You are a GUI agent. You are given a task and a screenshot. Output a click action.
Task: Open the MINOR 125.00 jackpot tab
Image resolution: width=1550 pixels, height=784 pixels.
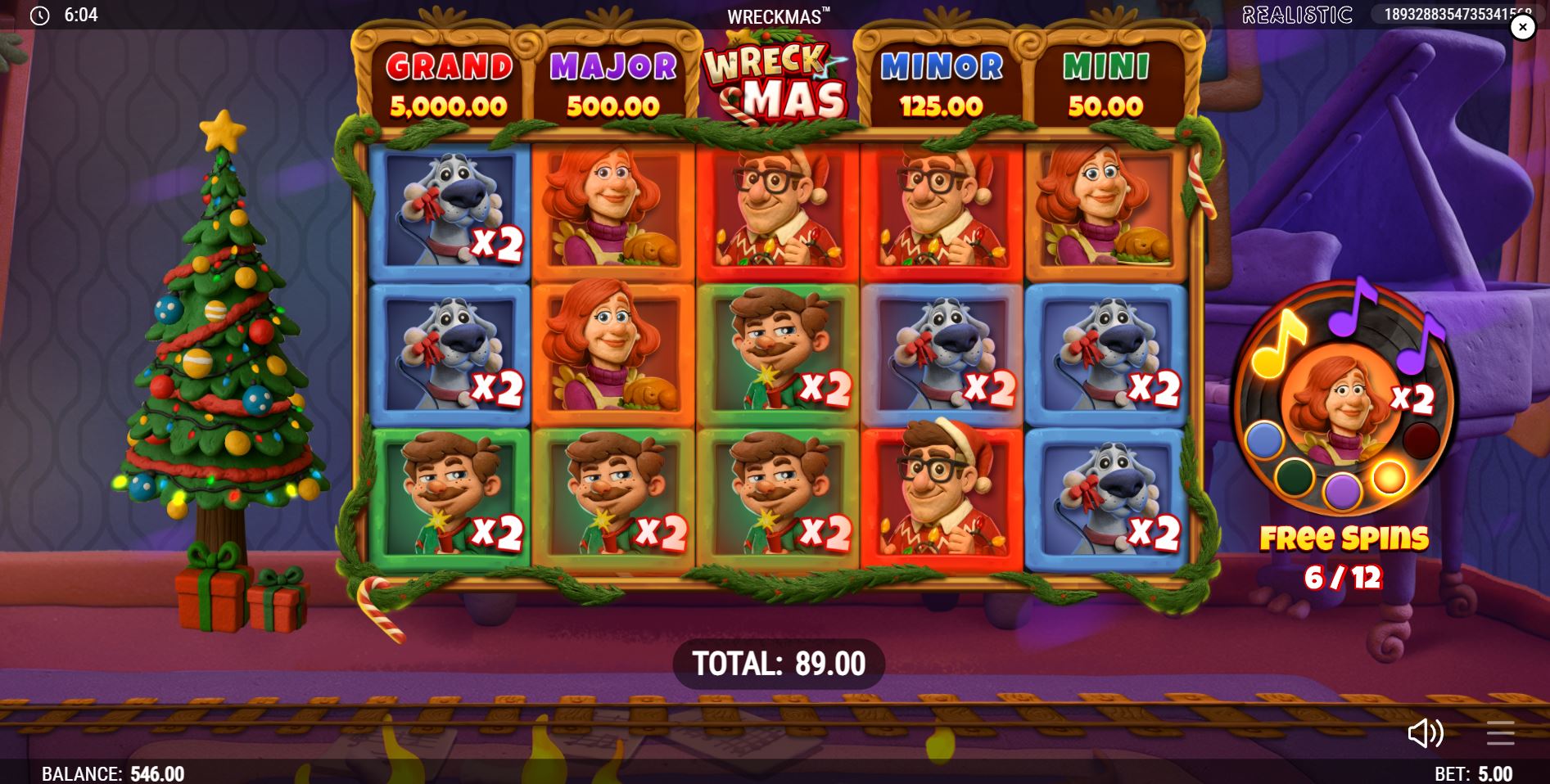pyautogui.click(x=940, y=82)
